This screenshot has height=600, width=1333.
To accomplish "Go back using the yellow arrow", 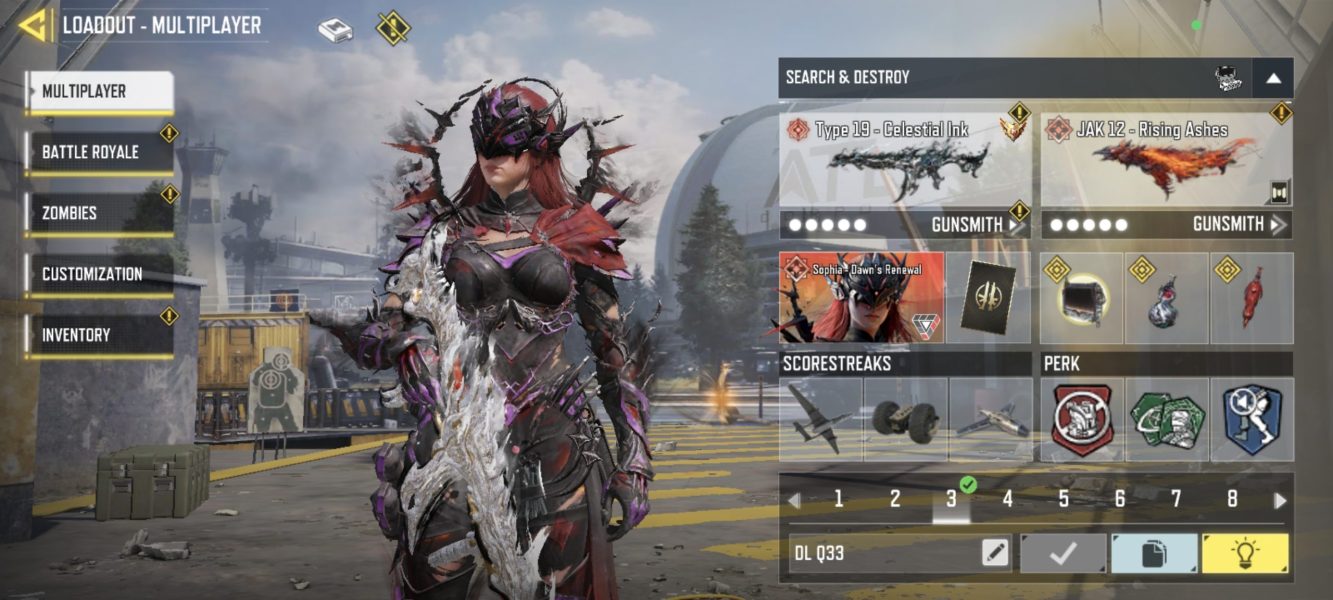I will [x=33, y=25].
